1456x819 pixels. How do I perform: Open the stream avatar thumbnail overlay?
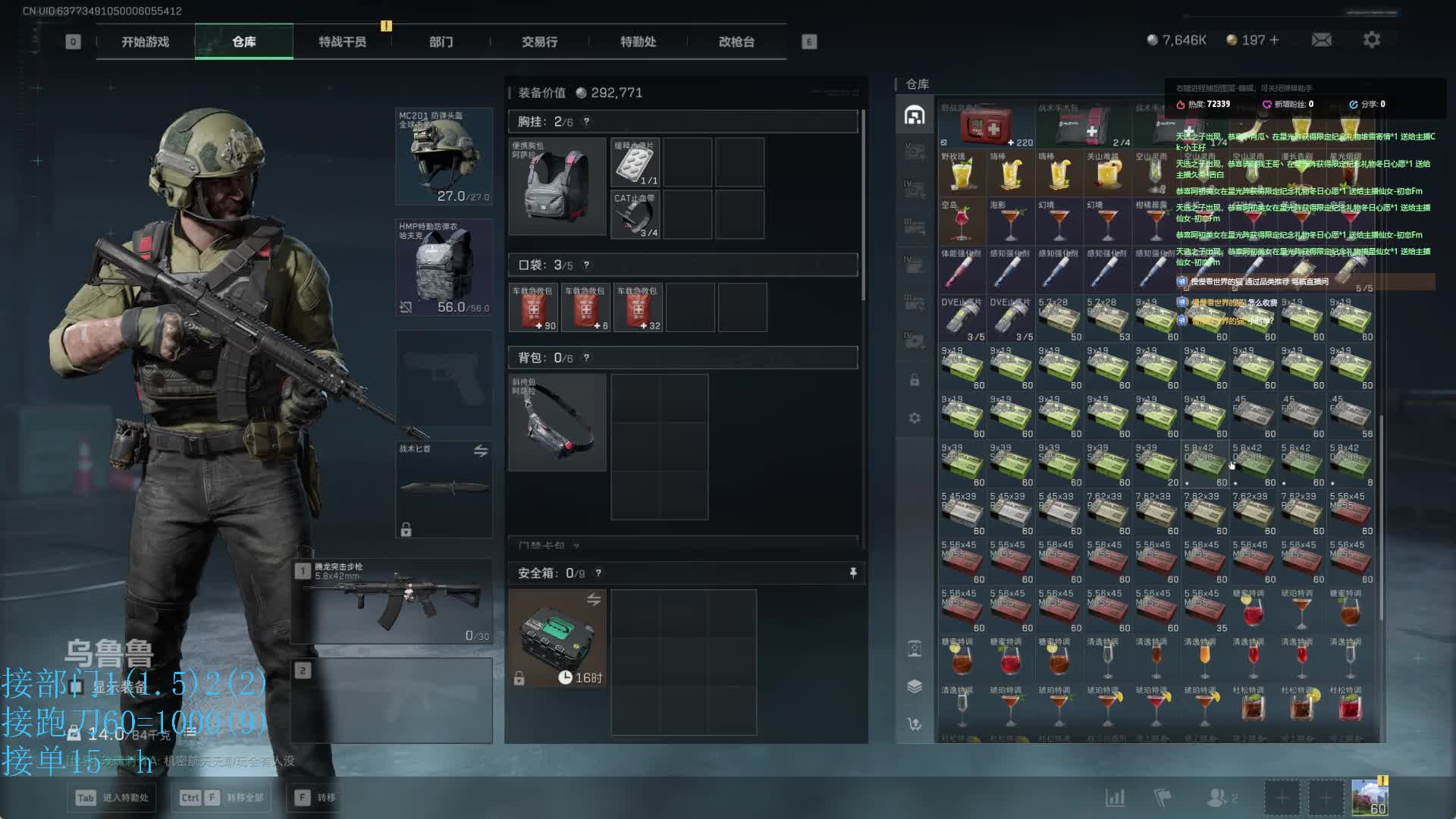[x=1370, y=798]
